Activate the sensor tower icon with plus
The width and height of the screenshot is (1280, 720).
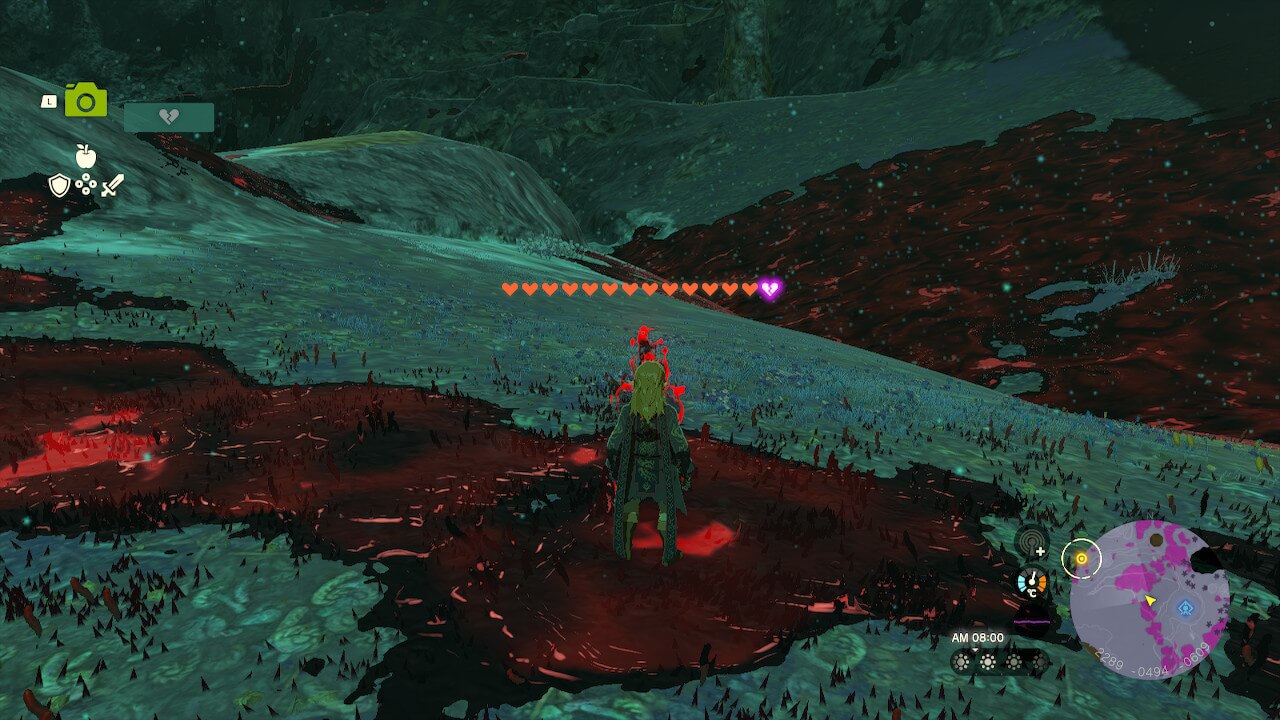[x=1031, y=543]
